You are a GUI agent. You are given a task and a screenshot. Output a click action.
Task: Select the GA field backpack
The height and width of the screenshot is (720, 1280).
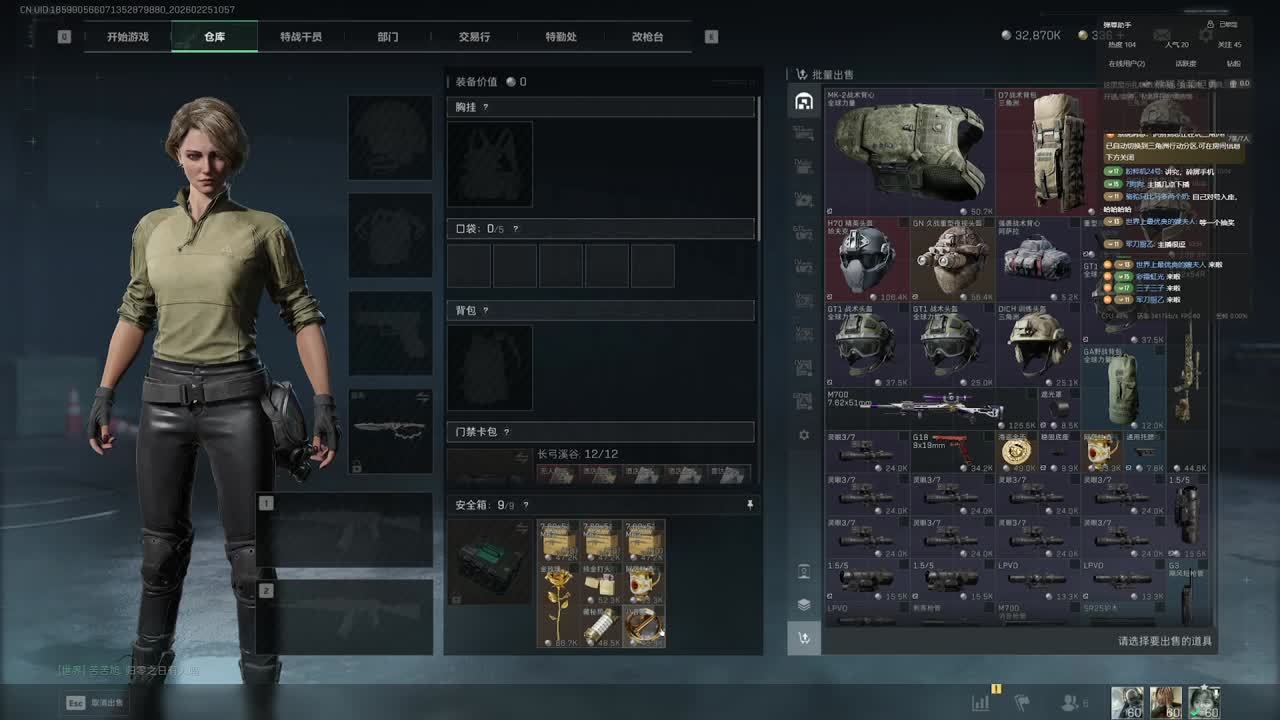[1123, 388]
